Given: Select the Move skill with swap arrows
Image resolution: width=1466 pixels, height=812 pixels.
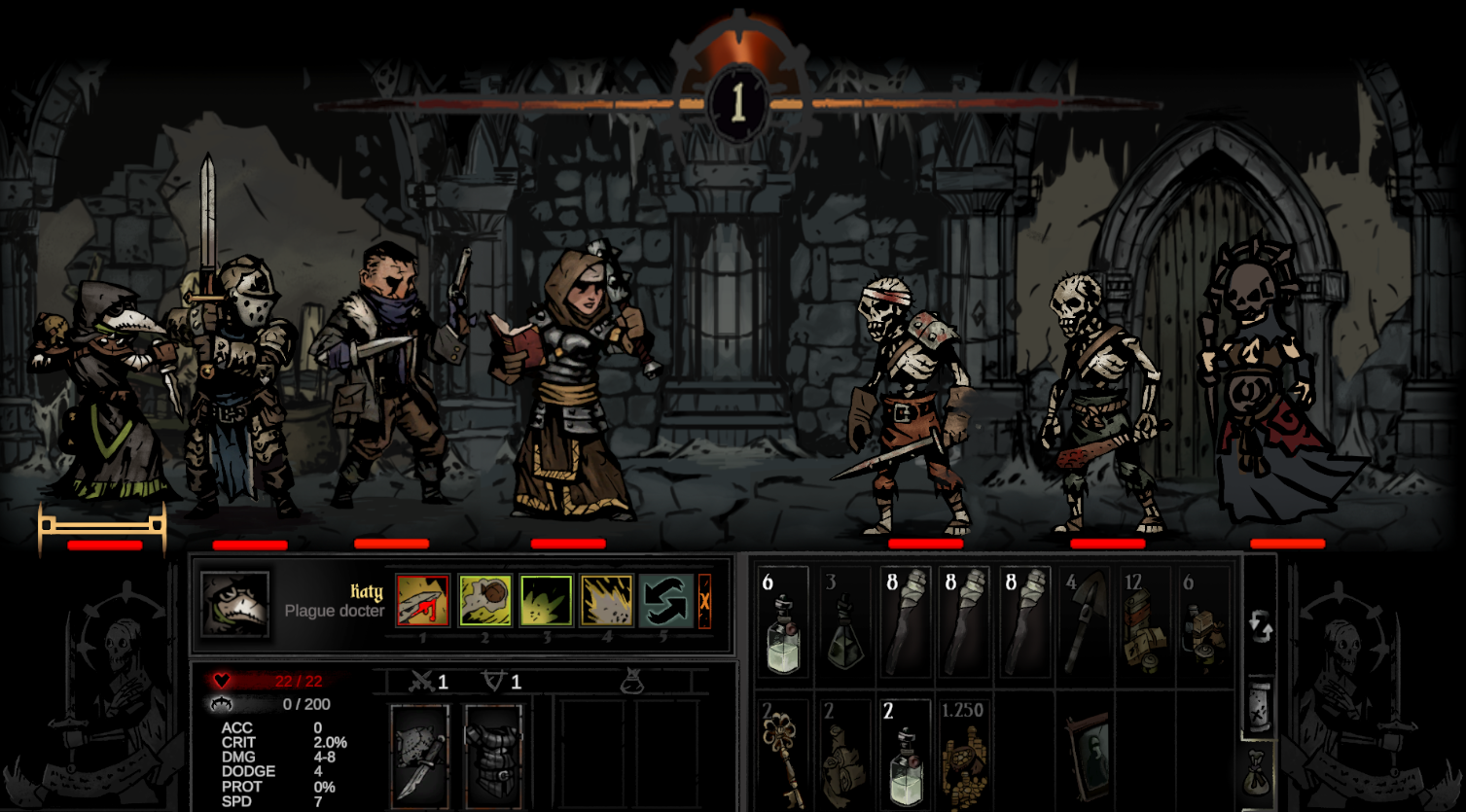Looking at the screenshot, I should pyautogui.click(x=667, y=601).
